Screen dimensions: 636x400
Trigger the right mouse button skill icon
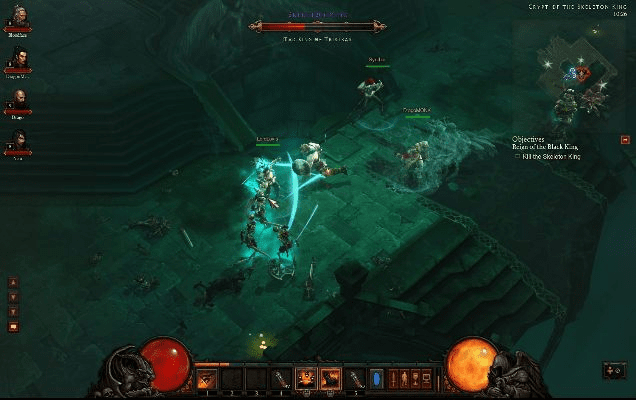(x=331, y=378)
